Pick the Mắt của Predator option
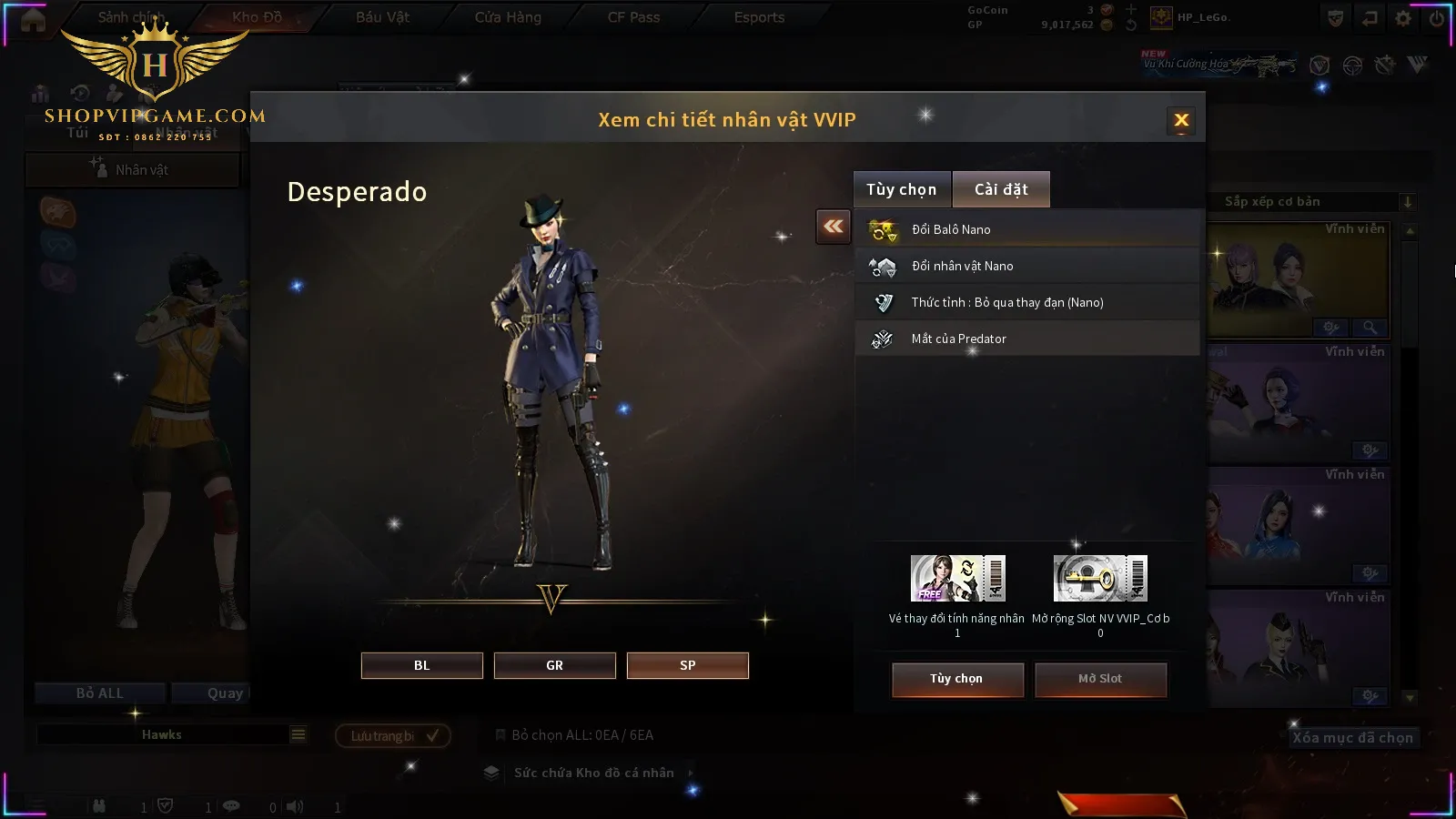Screen dimensions: 1456x819 (1026, 339)
